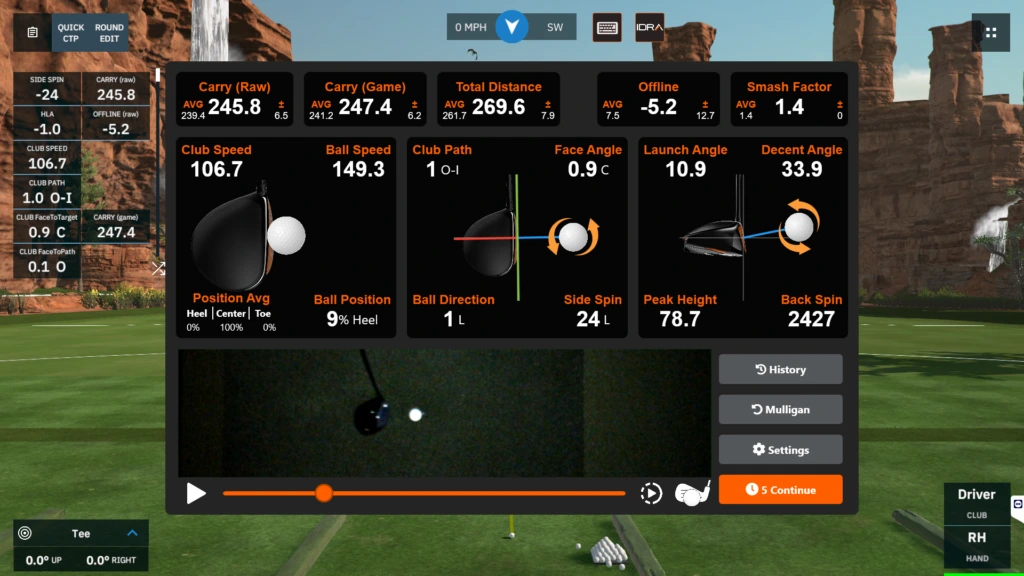
Task: Open the Quick CTP option
Action: point(71,32)
